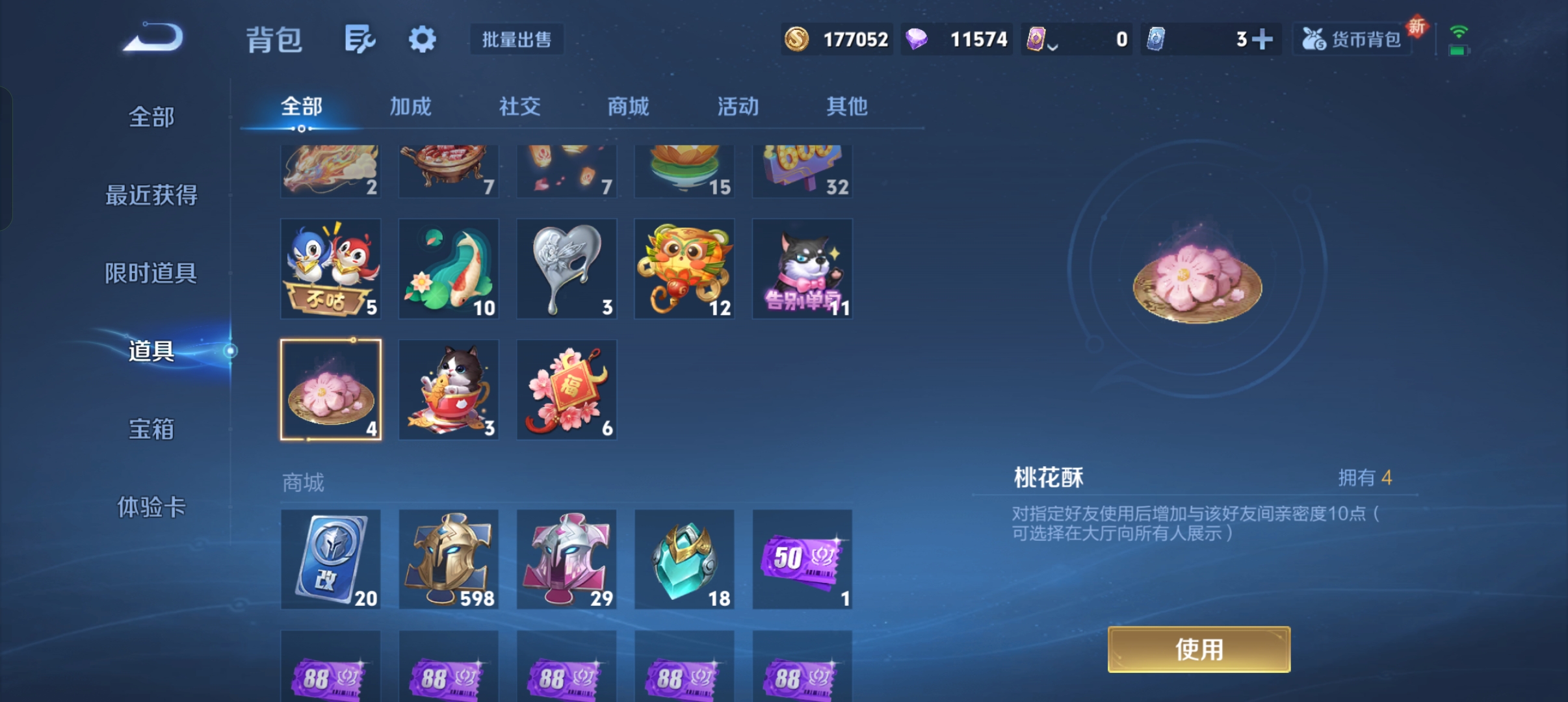Switch to the 商城 tab
This screenshot has height=702, width=1568.
pyautogui.click(x=626, y=107)
